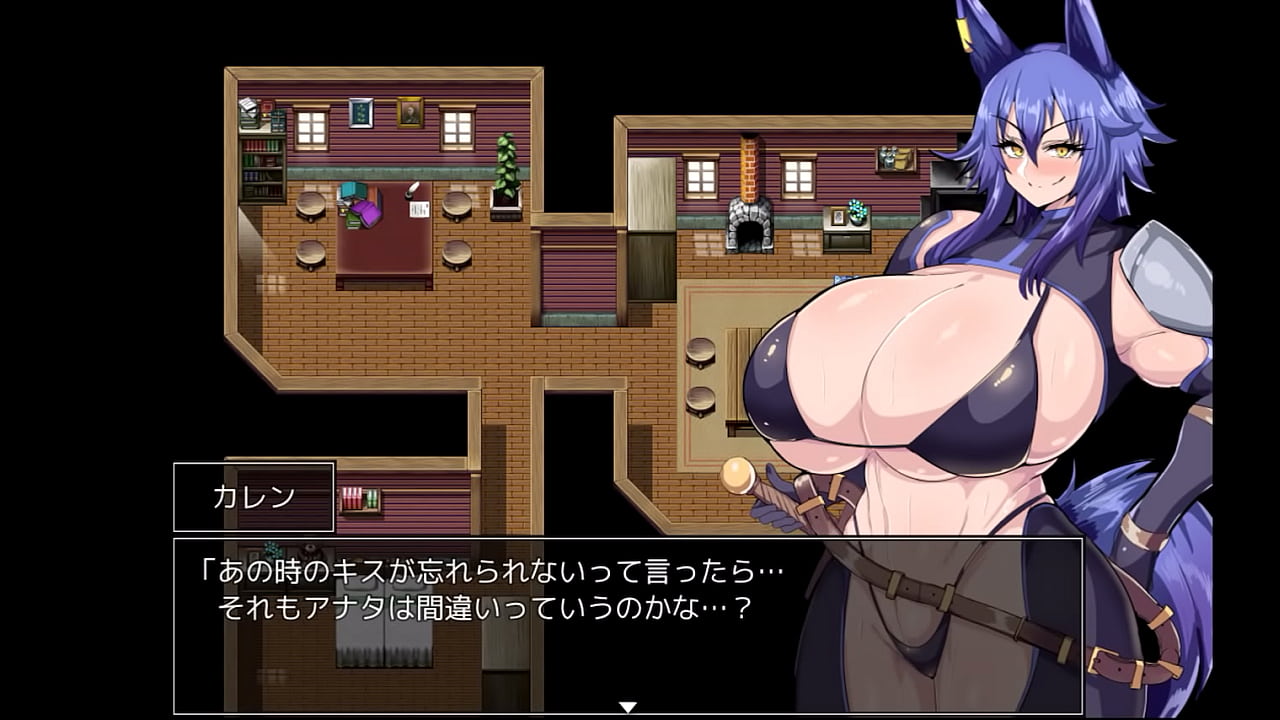Click the flower vase on the cabinet
1280x720 pixels.
[856, 211]
